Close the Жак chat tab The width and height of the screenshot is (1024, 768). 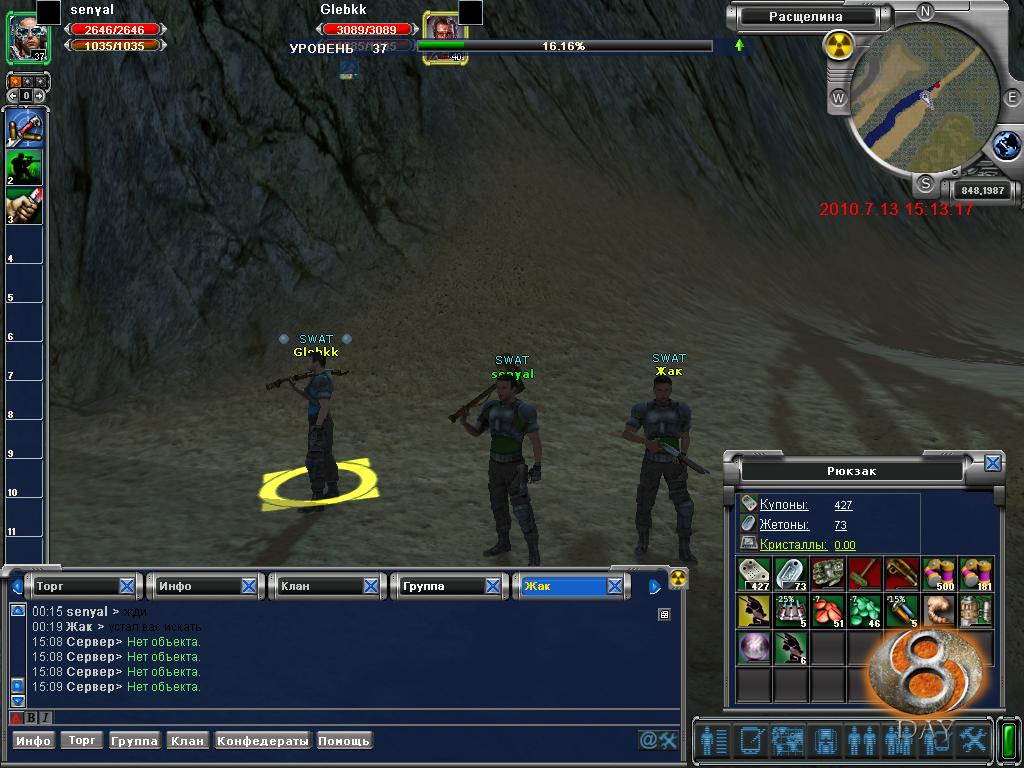(x=615, y=586)
